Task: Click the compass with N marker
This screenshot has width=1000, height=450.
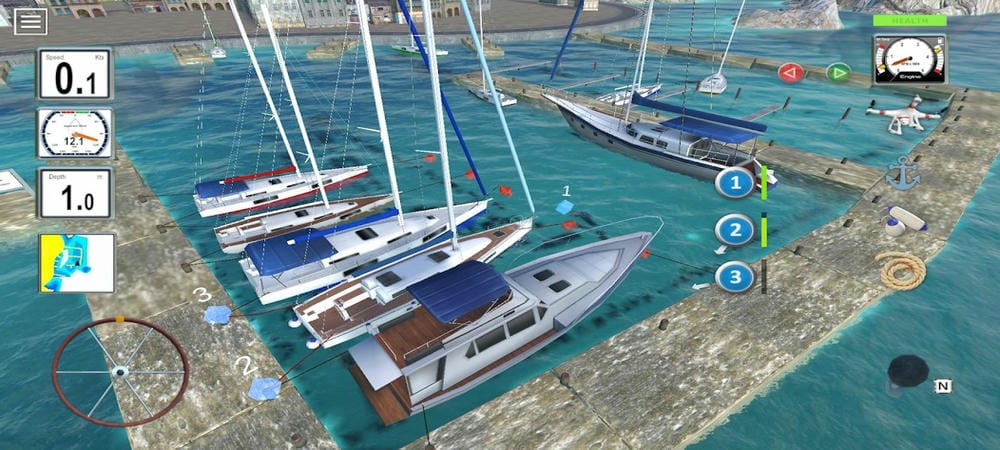Action: click(910, 376)
